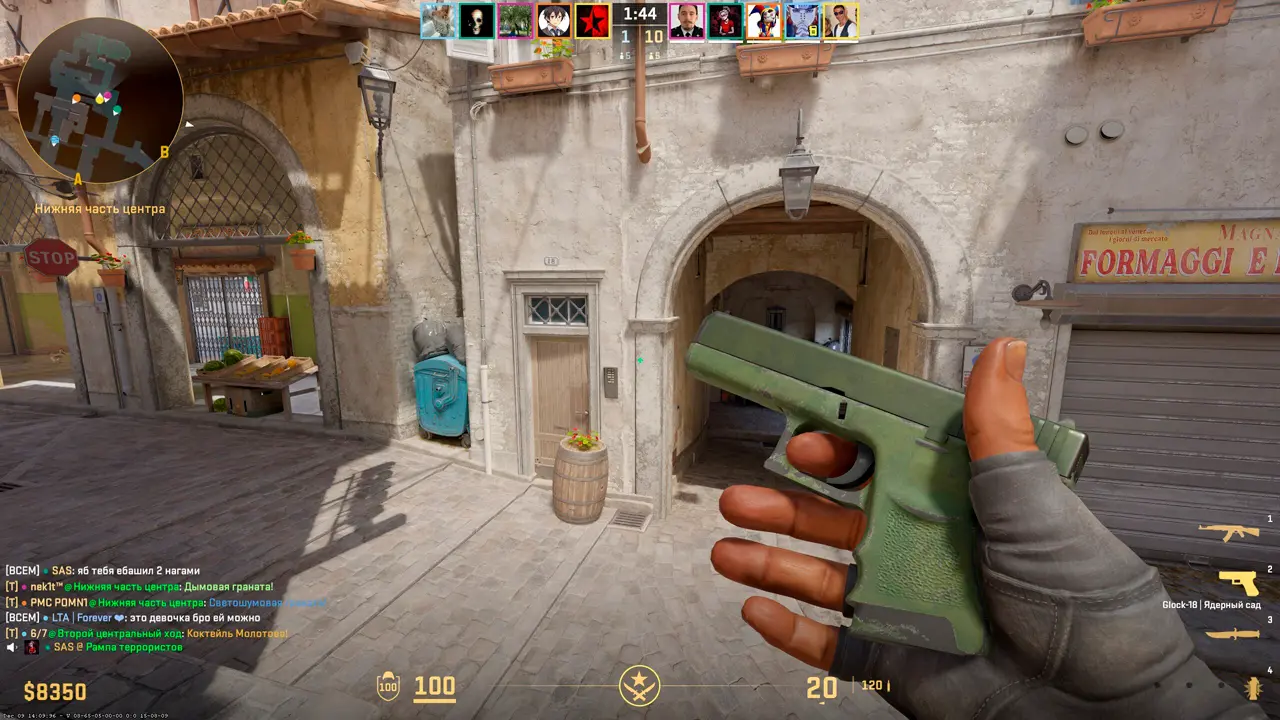Pick the anime boy avatar portrait

(554, 21)
